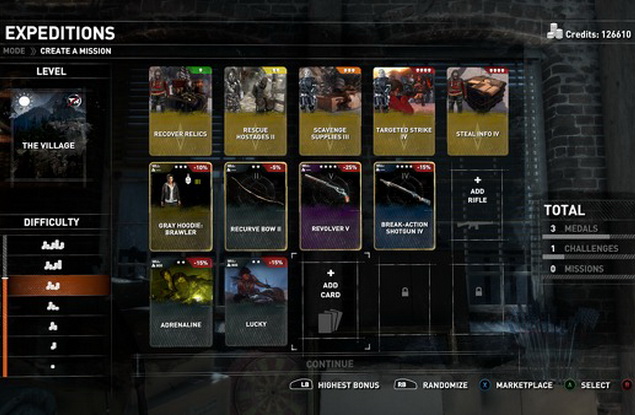Select the highlighted orange difficulty row
Viewport: 635px width, 415px height.
coord(54,286)
